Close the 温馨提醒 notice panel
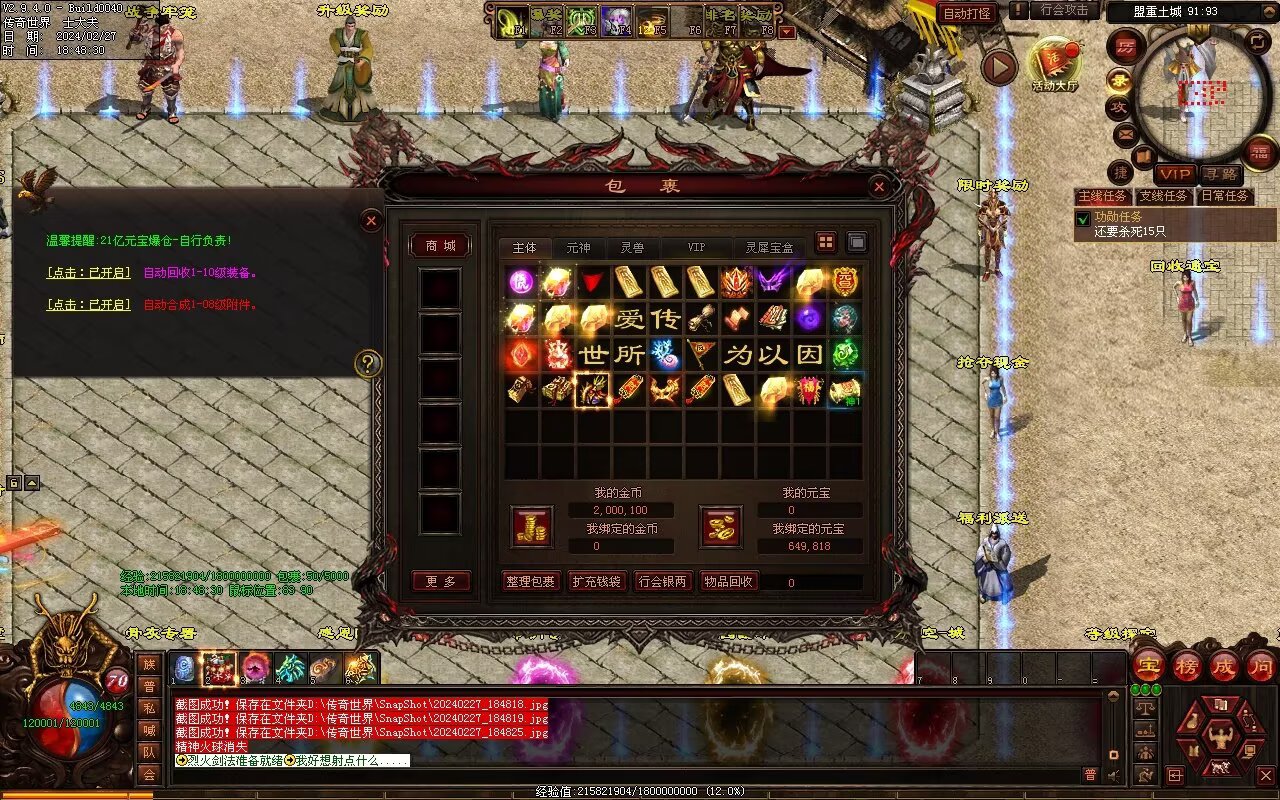The image size is (1280, 800). point(371,220)
